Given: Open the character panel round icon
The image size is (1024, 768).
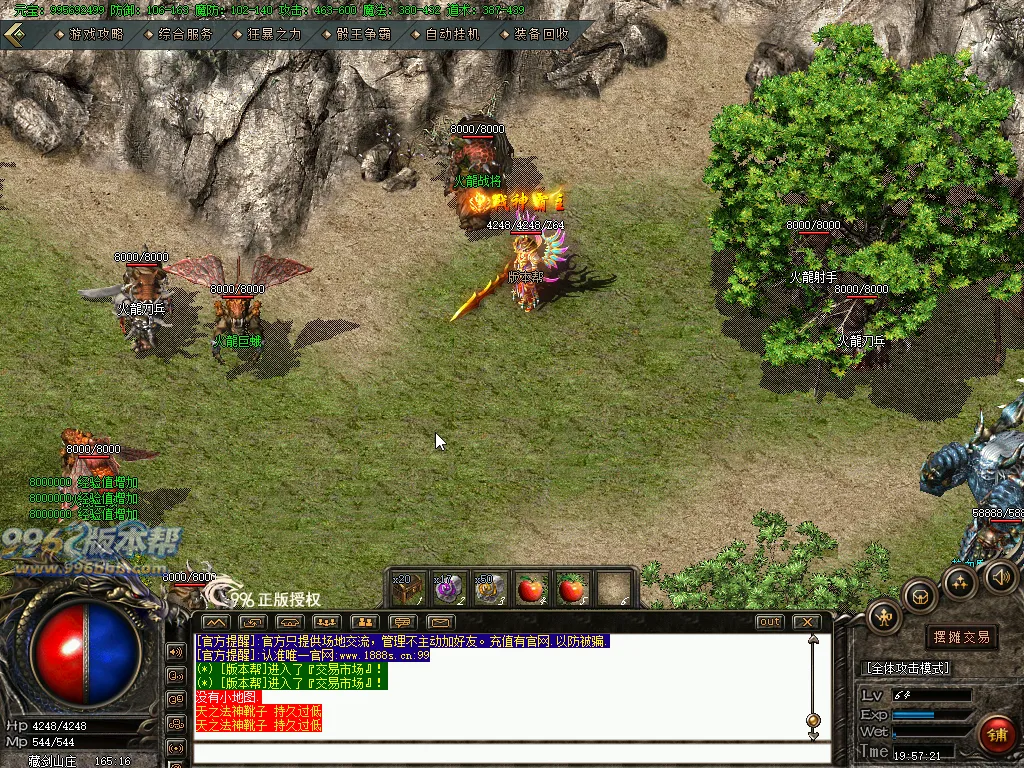Looking at the screenshot, I should 885,615.
